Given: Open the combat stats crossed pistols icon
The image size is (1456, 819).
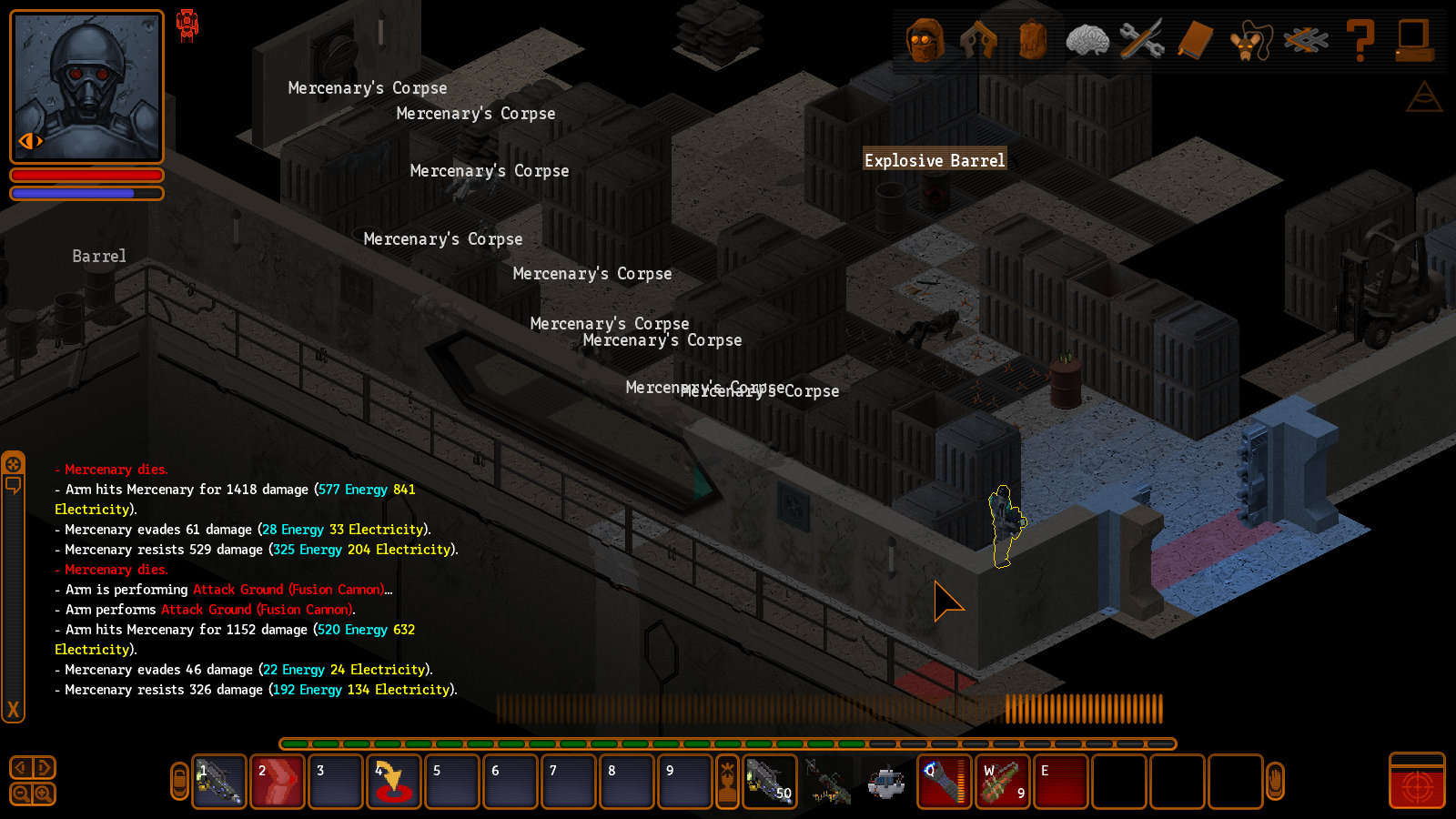Looking at the screenshot, I should coord(978,40).
